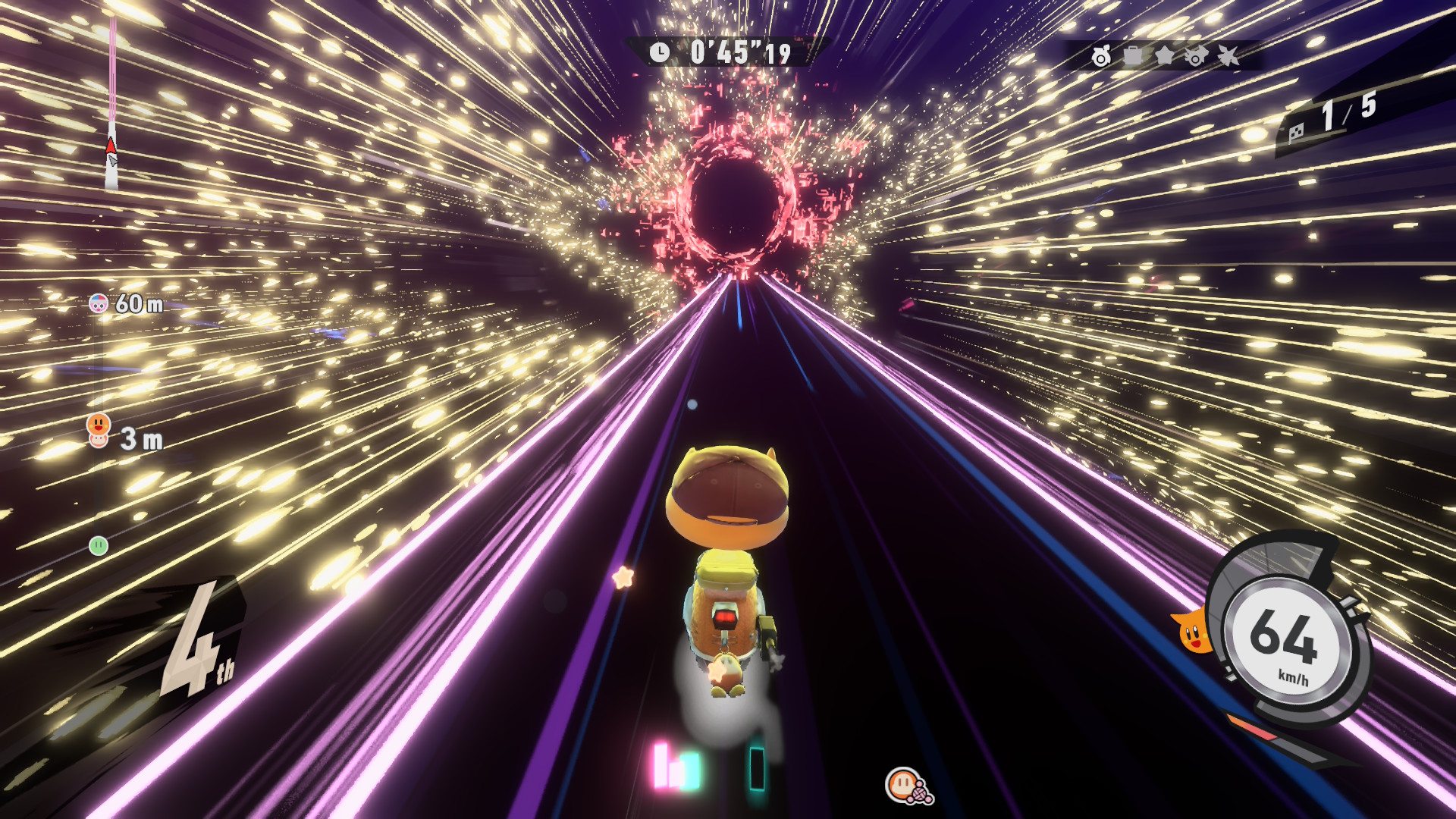Click the red arrow on the course progress bar

click(x=111, y=146)
